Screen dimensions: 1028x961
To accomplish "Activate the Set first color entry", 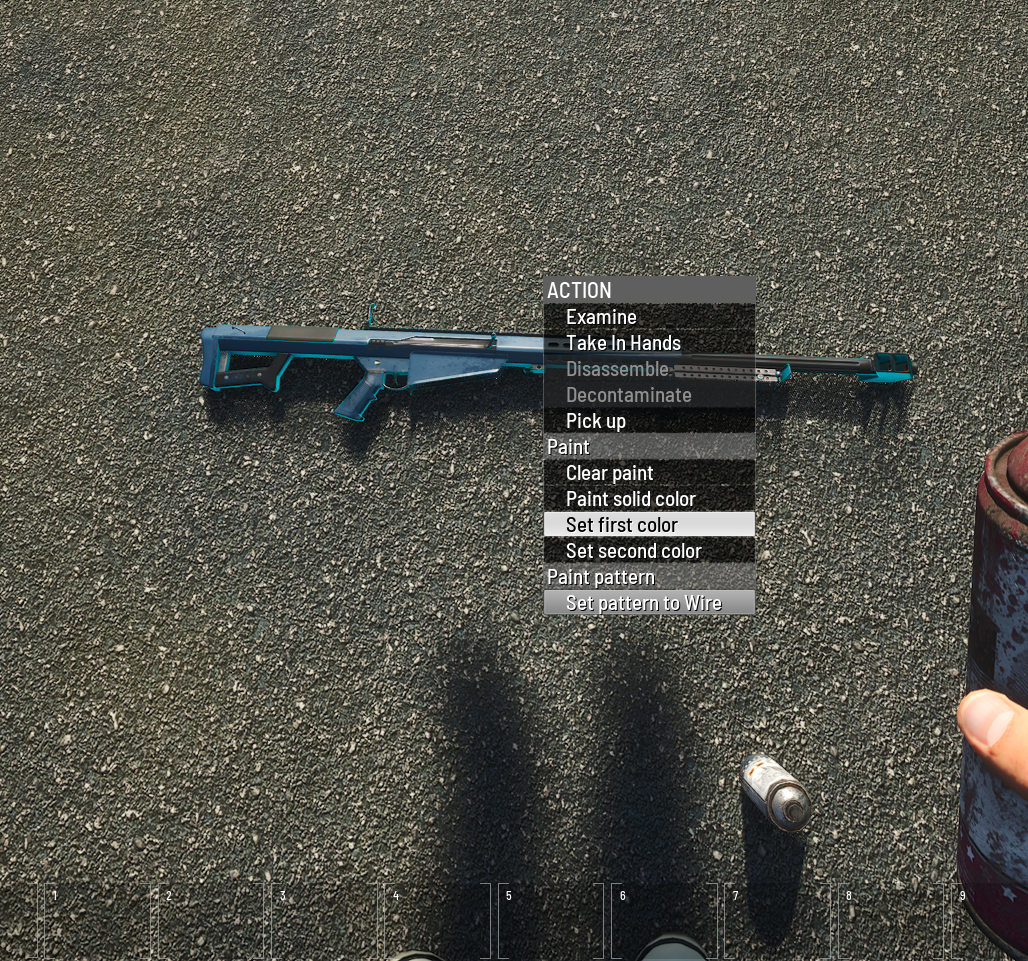I will tap(622, 525).
